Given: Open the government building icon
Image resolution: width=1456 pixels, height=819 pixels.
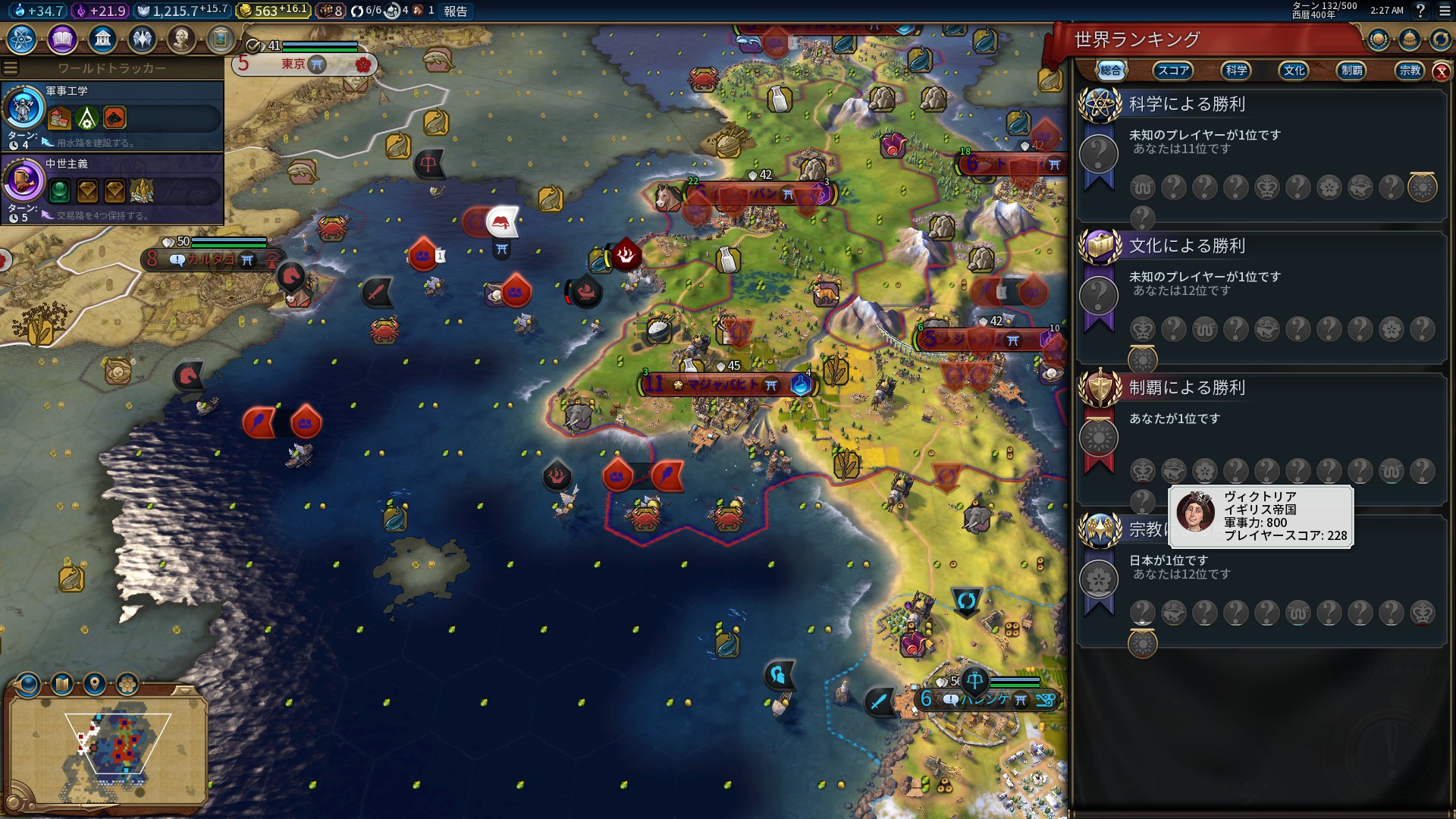Looking at the screenshot, I should click(x=102, y=39).
